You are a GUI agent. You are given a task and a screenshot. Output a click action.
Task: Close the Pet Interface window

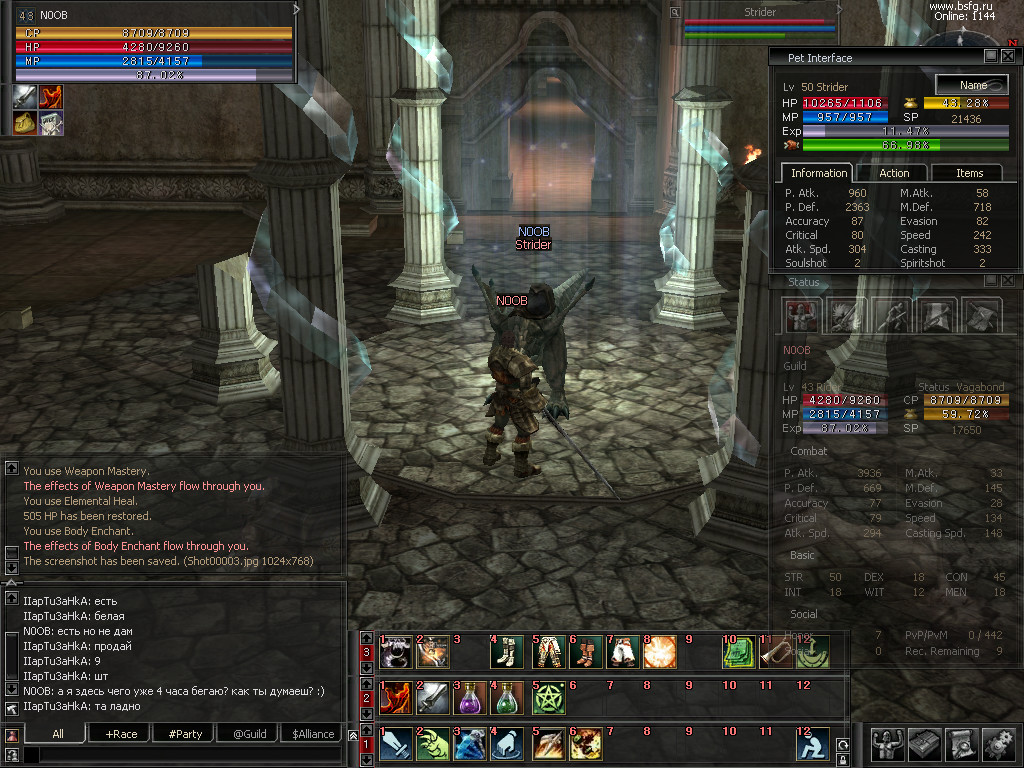(x=1008, y=57)
